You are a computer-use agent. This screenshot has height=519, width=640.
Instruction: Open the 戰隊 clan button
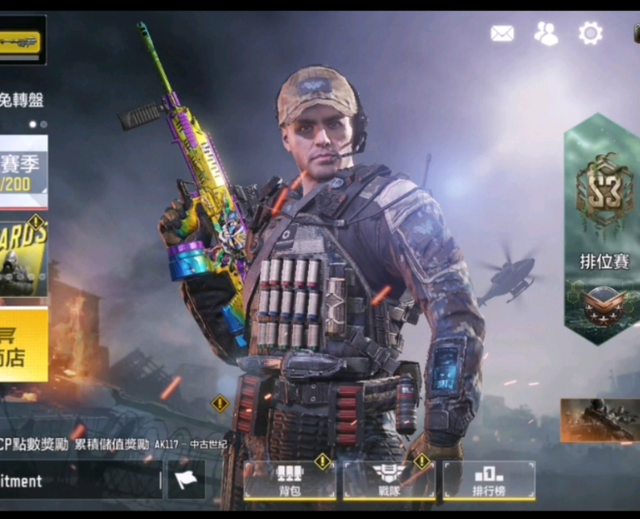point(387,481)
